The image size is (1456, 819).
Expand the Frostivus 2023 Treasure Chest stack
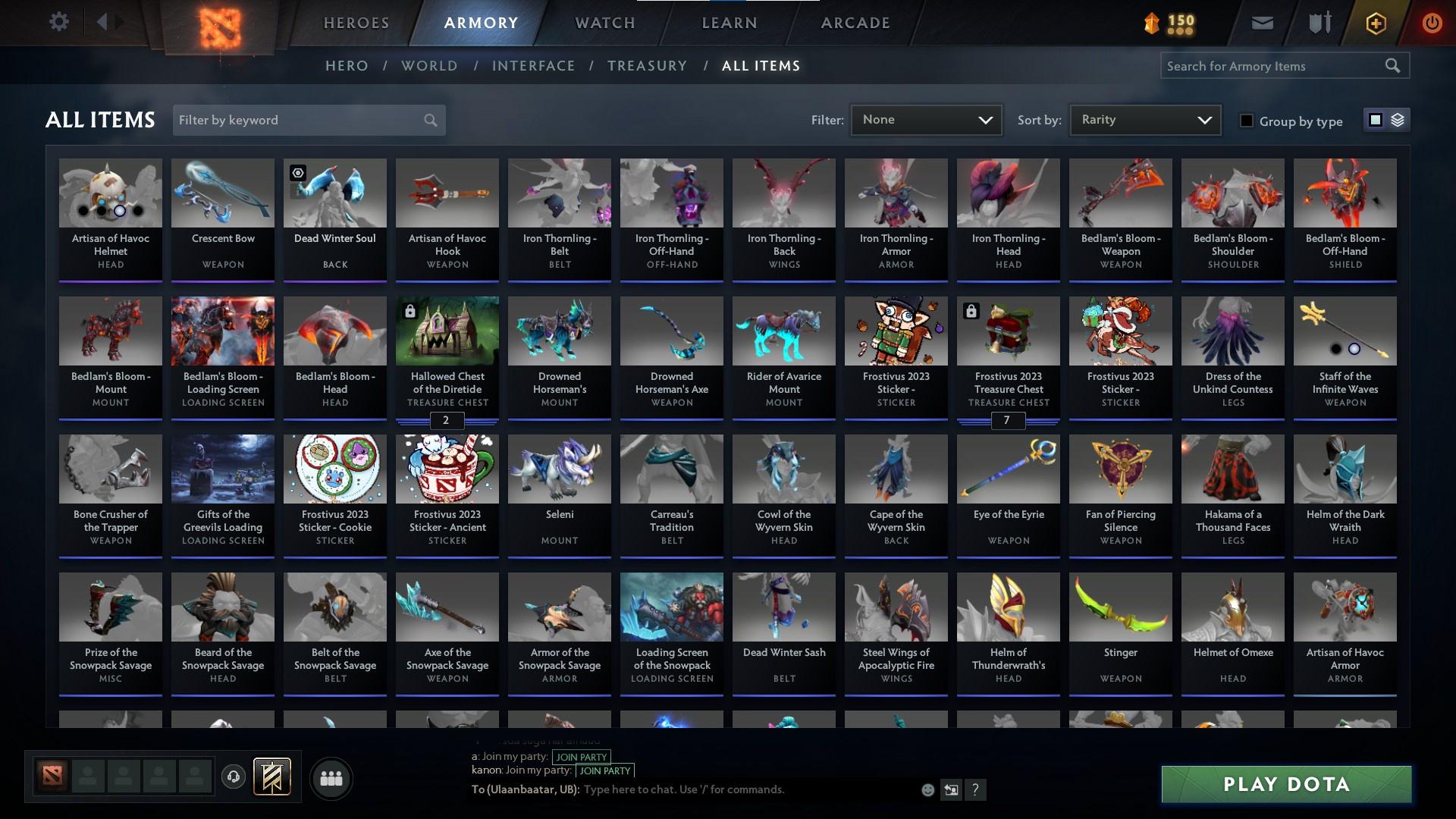click(1008, 421)
